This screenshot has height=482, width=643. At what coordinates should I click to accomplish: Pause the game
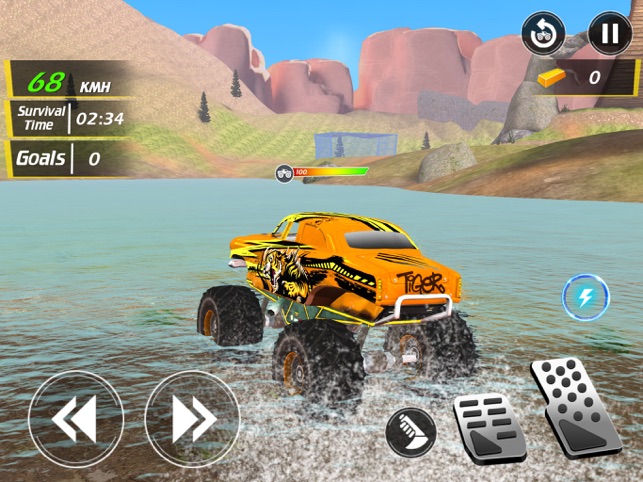(x=609, y=34)
